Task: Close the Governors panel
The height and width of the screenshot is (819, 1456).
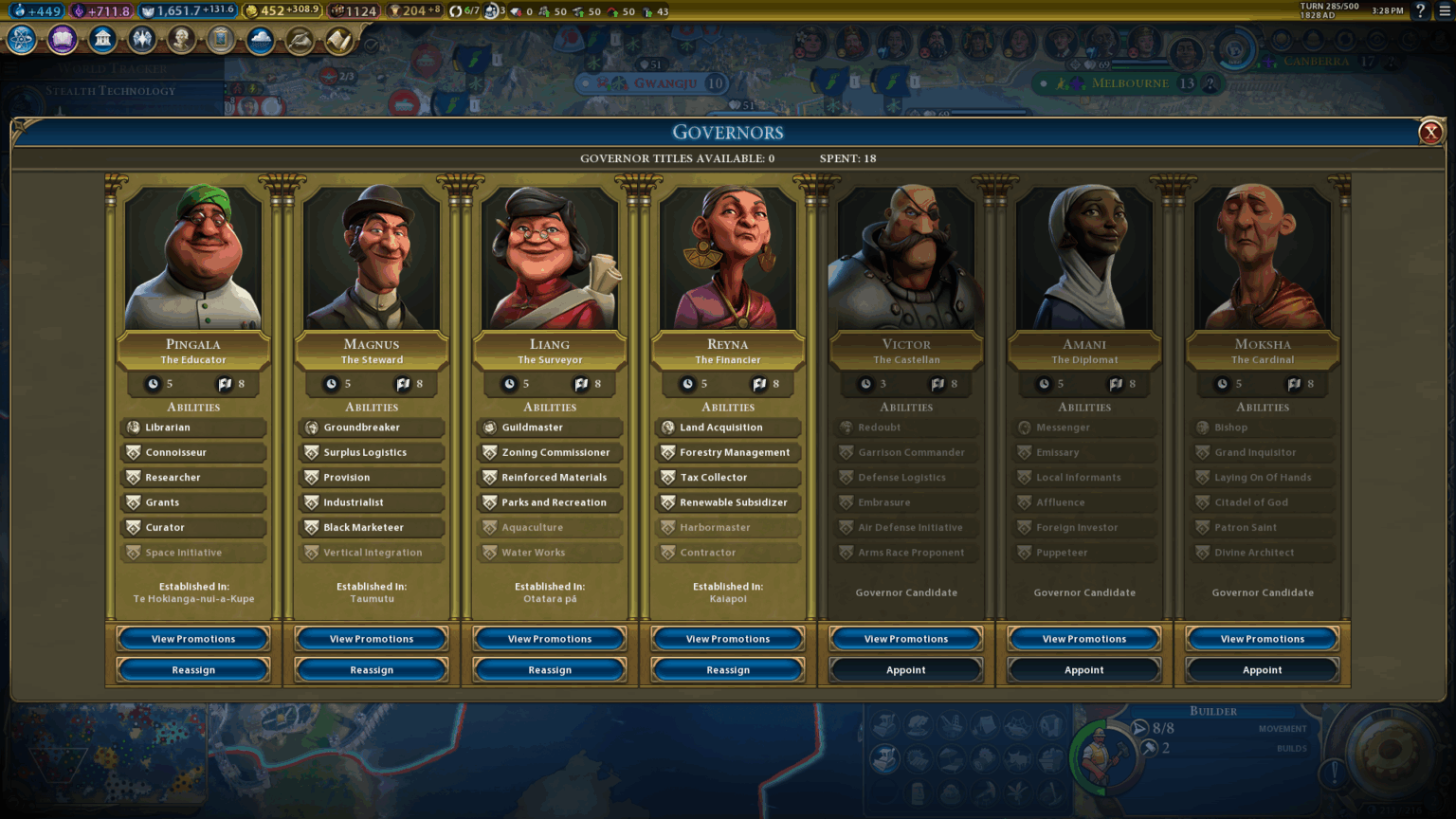Action: [1430, 132]
